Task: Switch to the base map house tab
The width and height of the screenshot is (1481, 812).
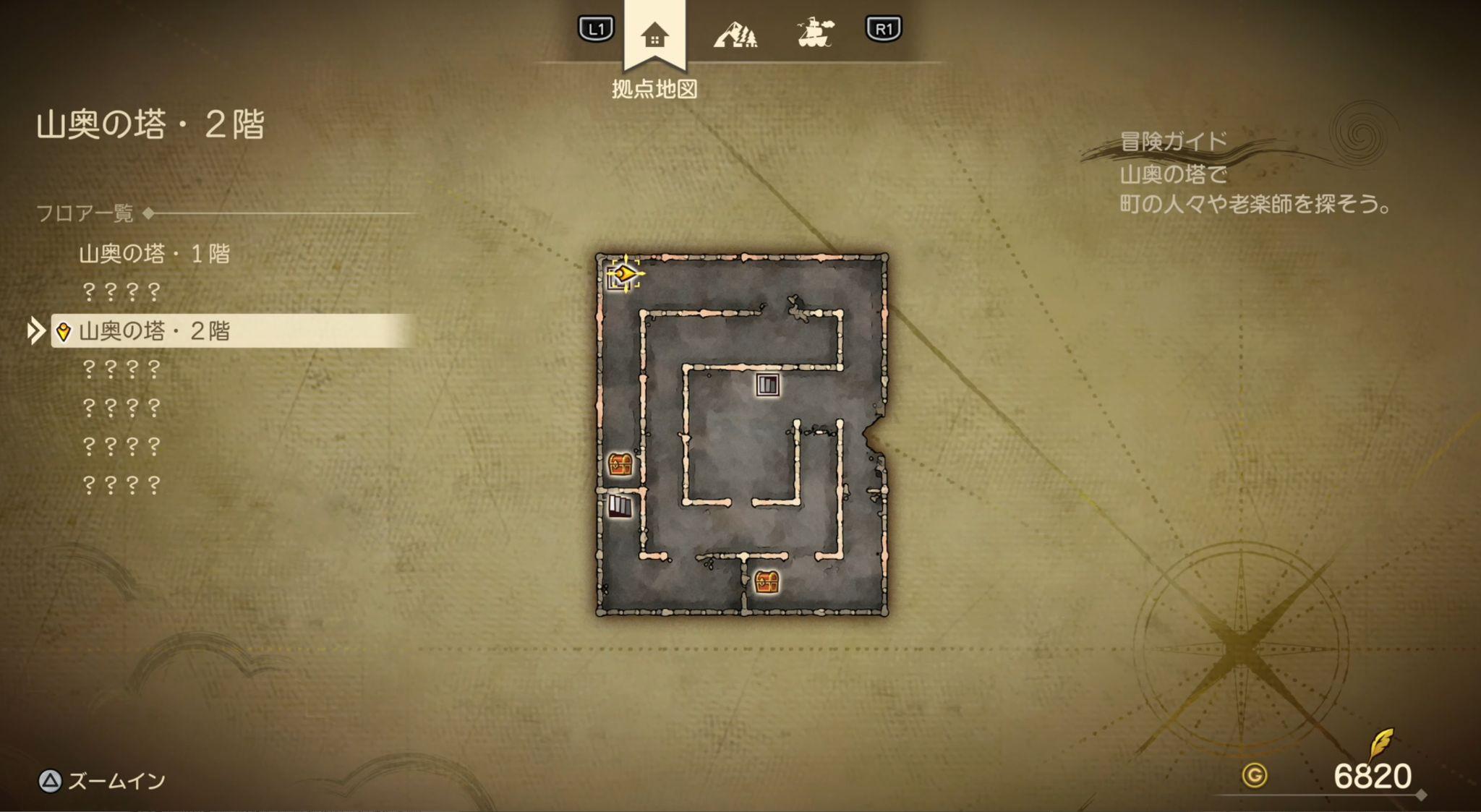Action: tap(654, 35)
